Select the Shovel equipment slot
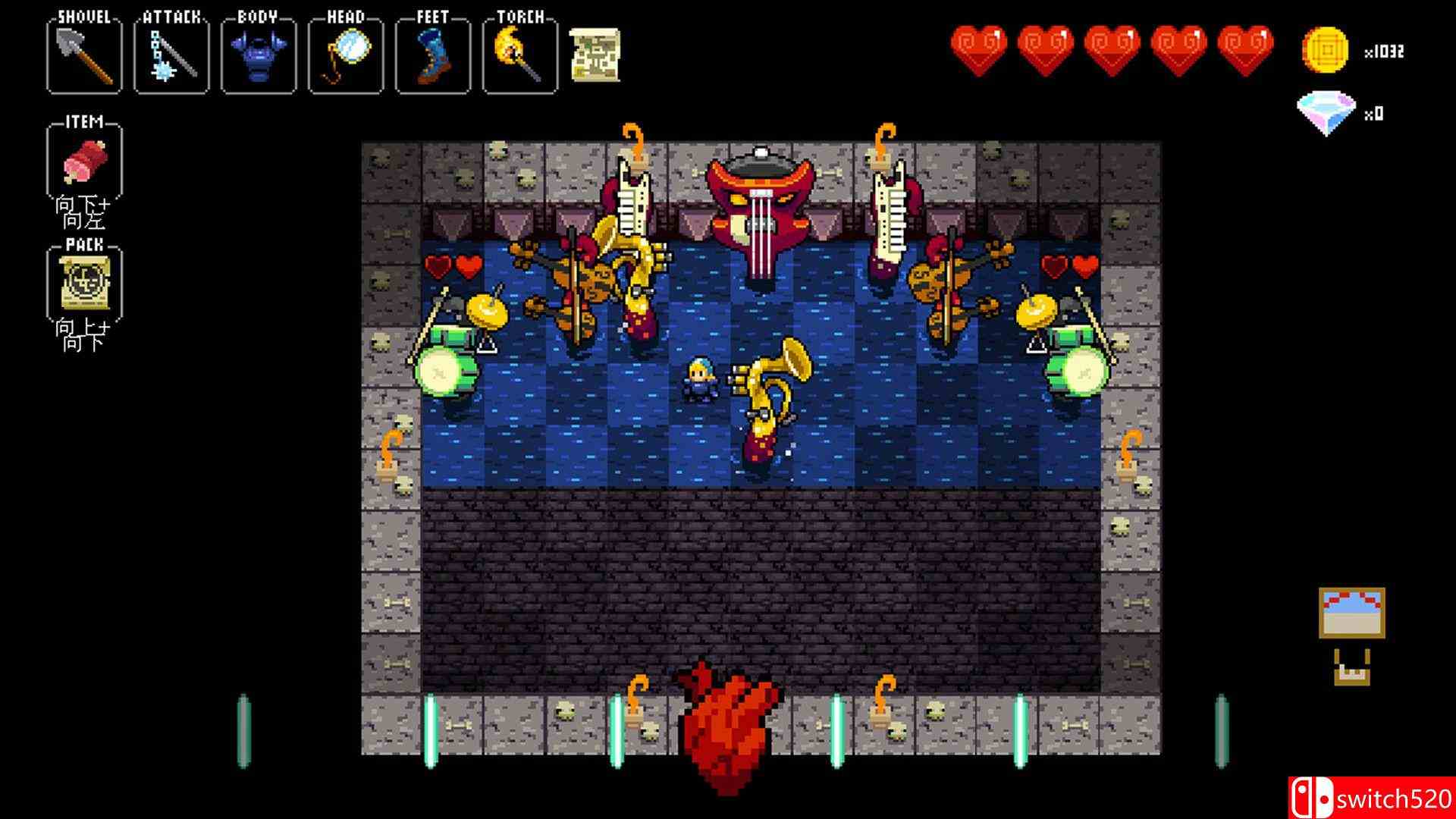1456x819 pixels. coord(83,55)
